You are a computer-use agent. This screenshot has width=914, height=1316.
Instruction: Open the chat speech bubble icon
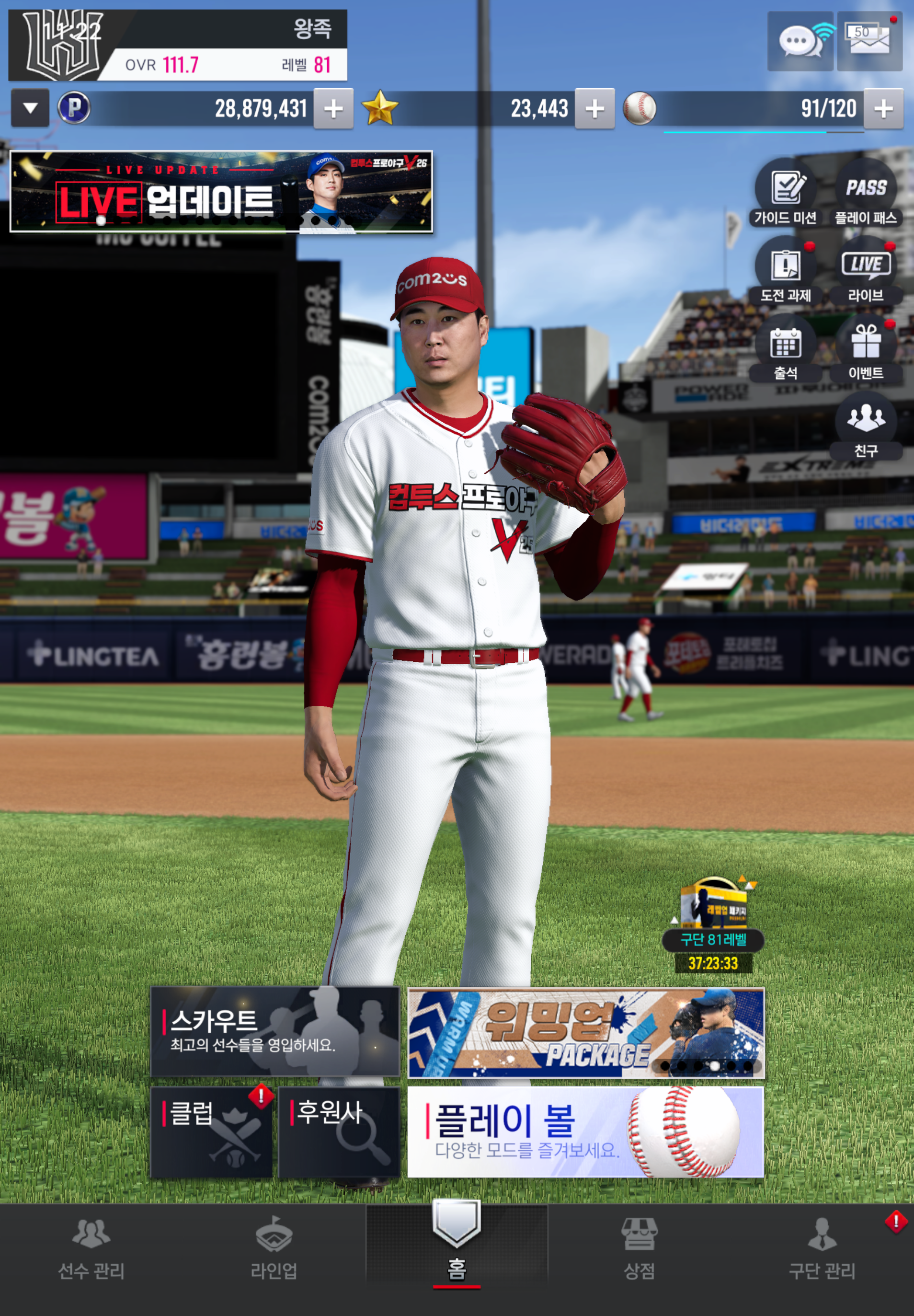(800, 41)
